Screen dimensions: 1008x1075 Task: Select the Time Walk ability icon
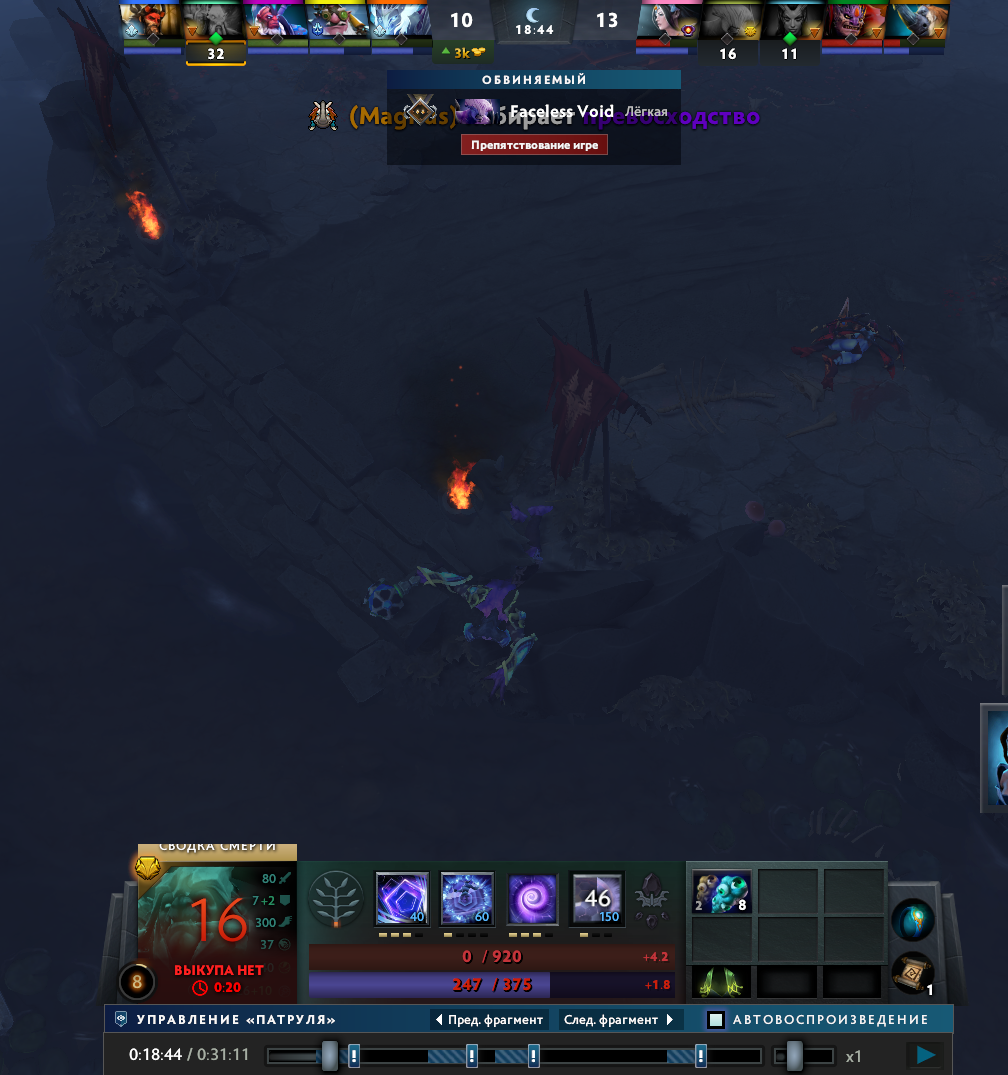point(402,898)
